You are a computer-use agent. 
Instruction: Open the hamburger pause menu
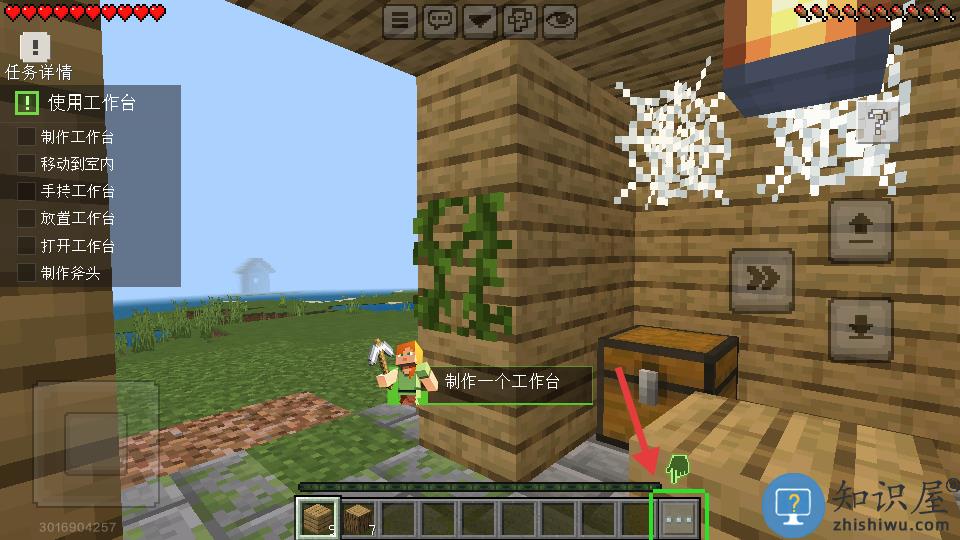tap(399, 20)
